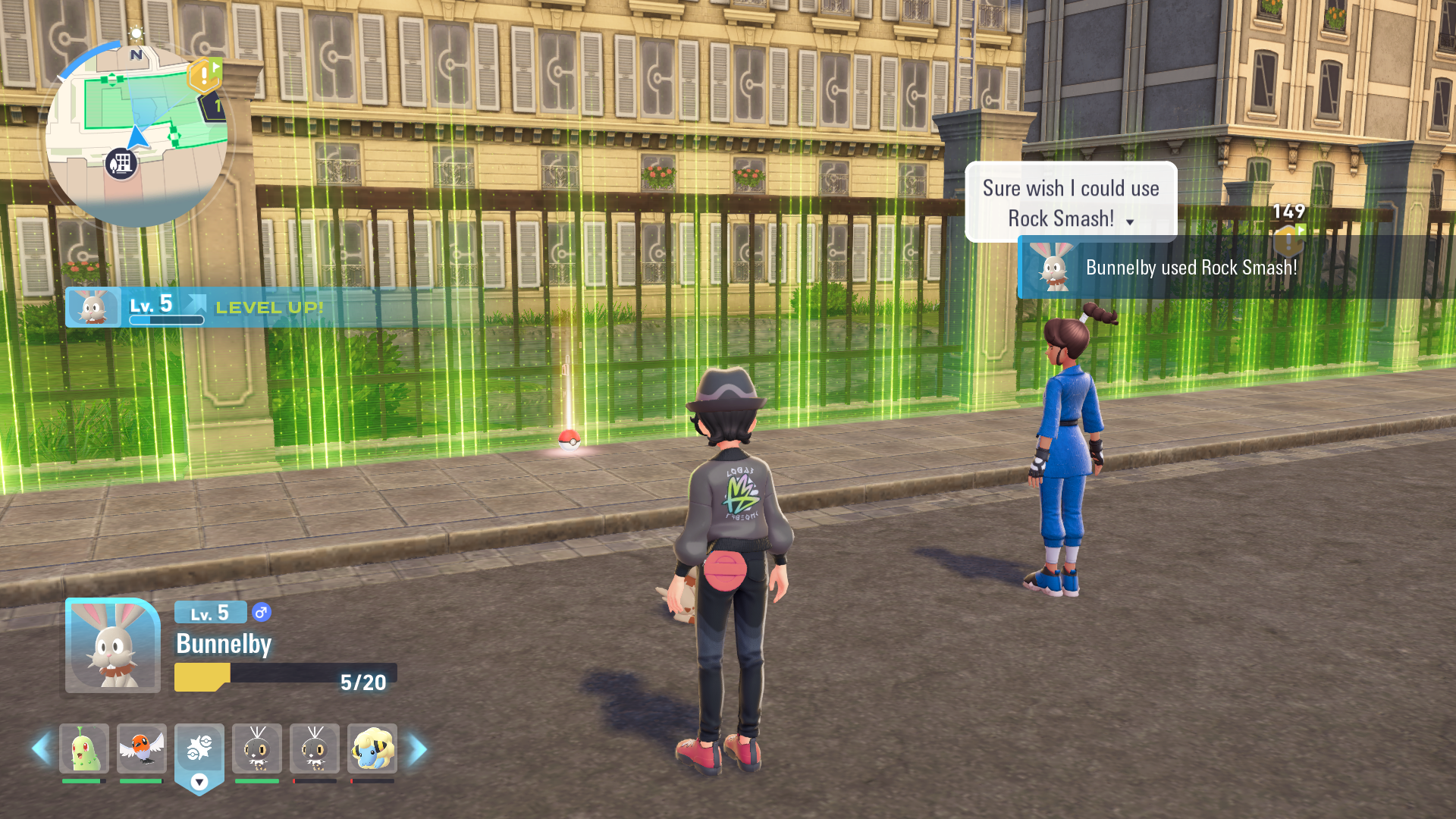Click the building-and-tree icon on the minimap

[x=121, y=163]
